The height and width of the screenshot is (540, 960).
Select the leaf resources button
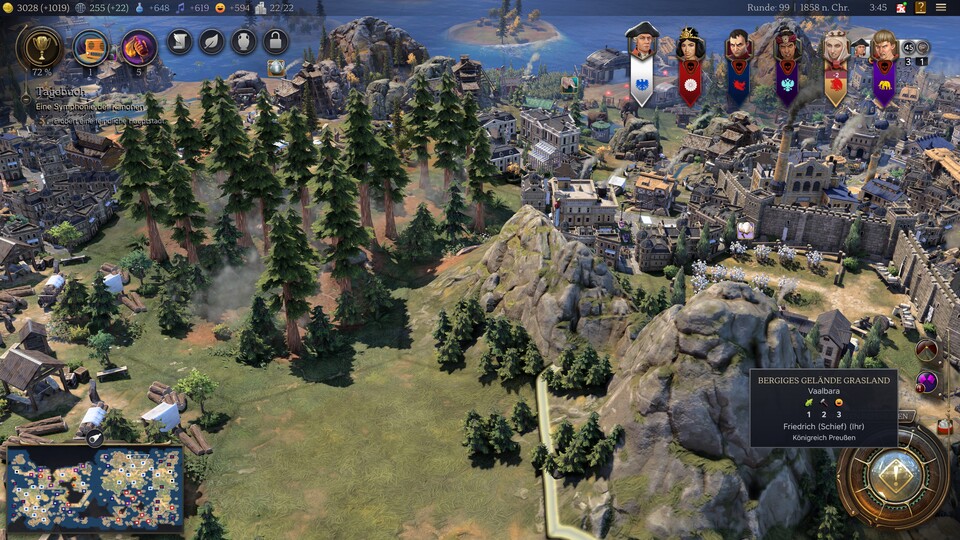pos(211,41)
